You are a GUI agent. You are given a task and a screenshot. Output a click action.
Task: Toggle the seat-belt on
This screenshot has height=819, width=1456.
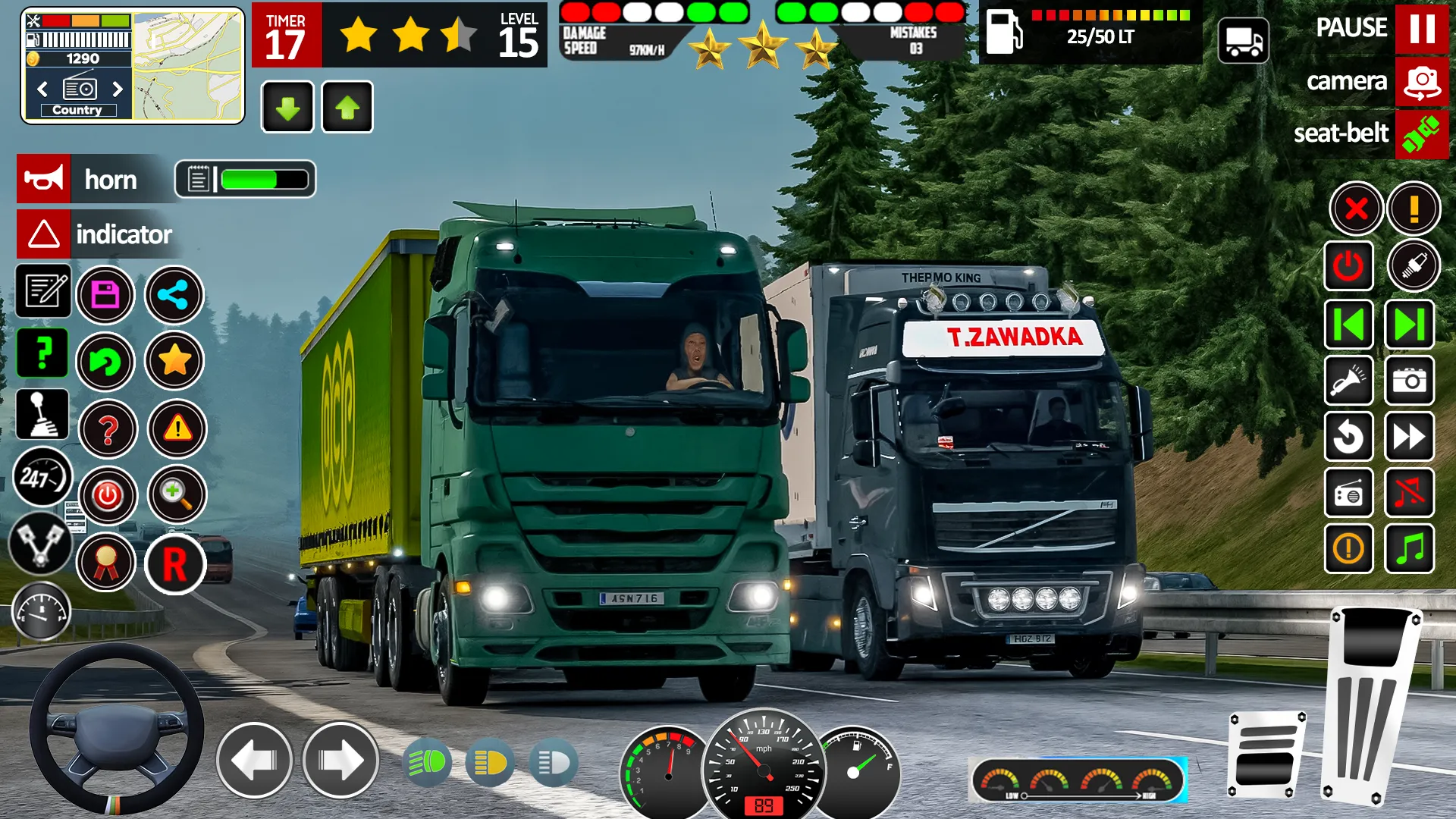pyautogui.click(x=1423, y=134)
